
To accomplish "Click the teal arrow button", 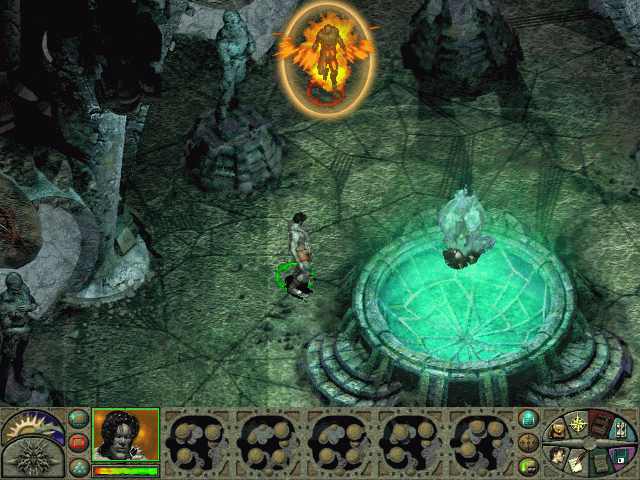I will tap(529, 419).
